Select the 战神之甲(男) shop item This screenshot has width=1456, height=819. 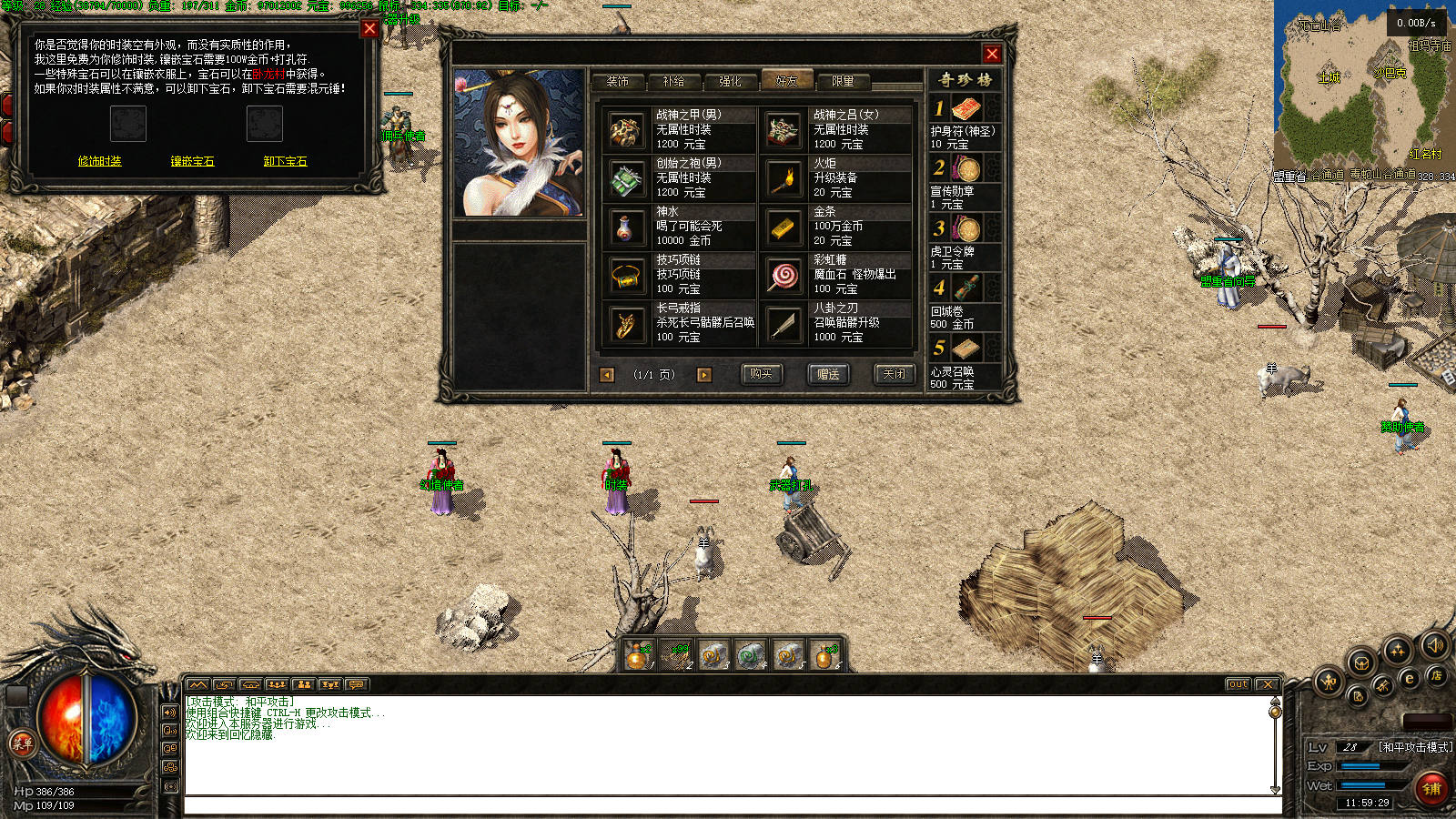(679, 130)
